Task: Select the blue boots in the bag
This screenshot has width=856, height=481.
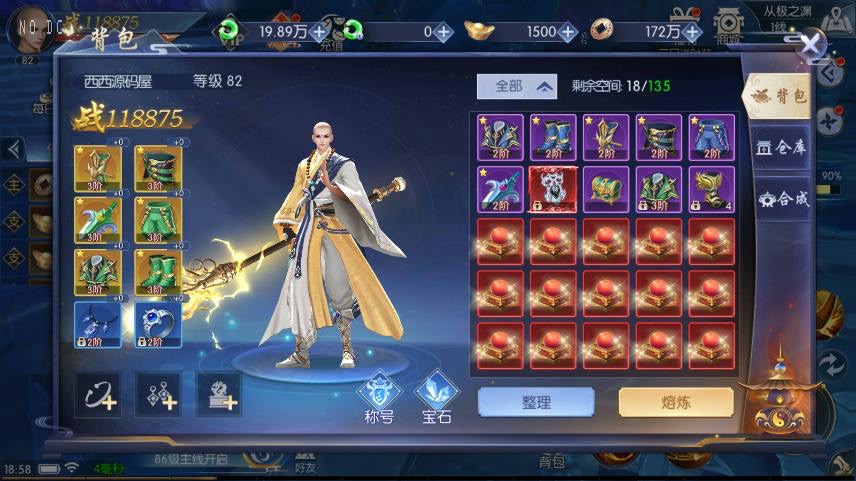Action: click(x=553, y=137)
